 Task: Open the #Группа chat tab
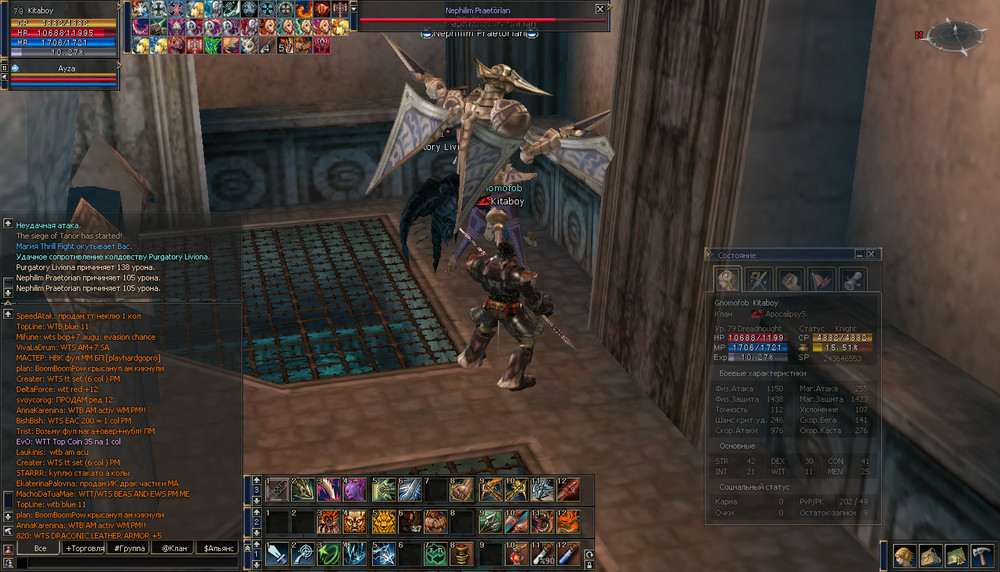(130, 548)
